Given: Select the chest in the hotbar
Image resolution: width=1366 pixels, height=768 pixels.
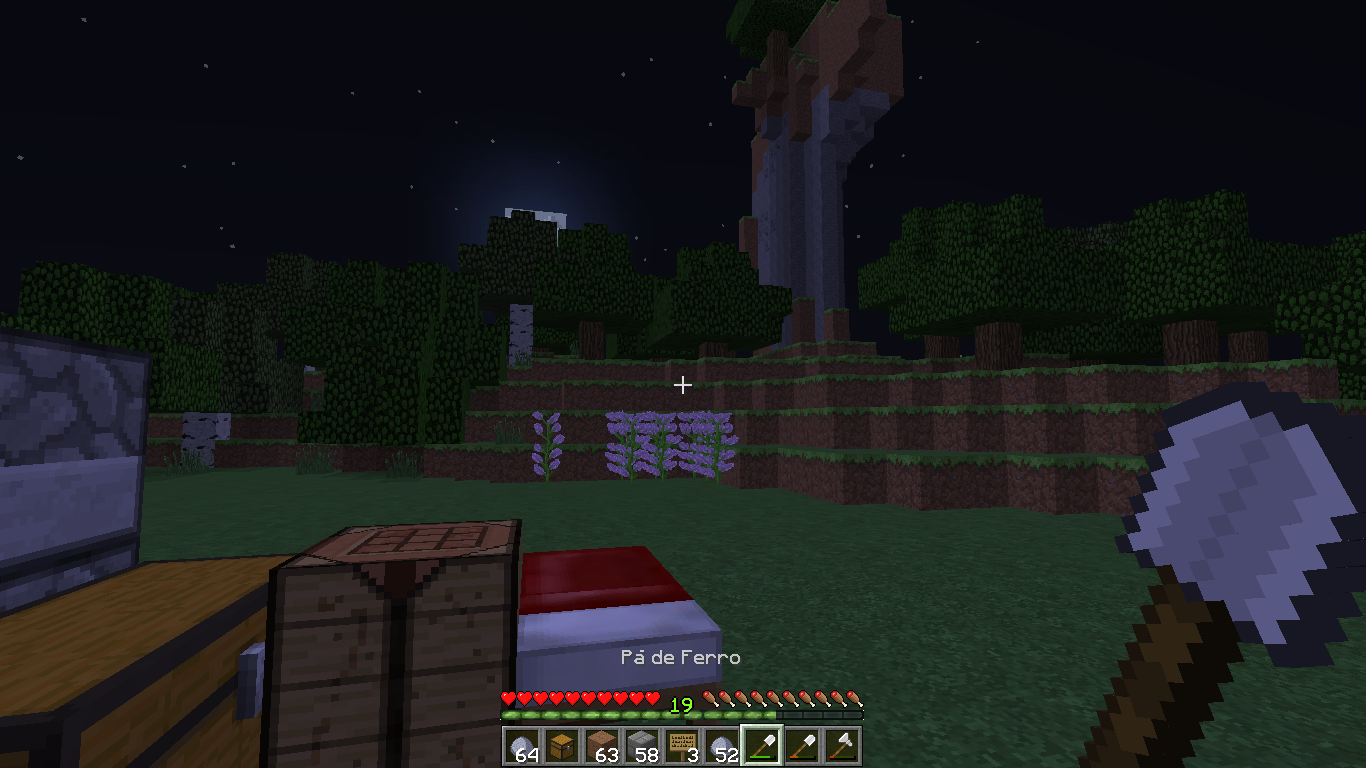Looking at the screenshot, I should pyautogui.click(x=562, y=746).
